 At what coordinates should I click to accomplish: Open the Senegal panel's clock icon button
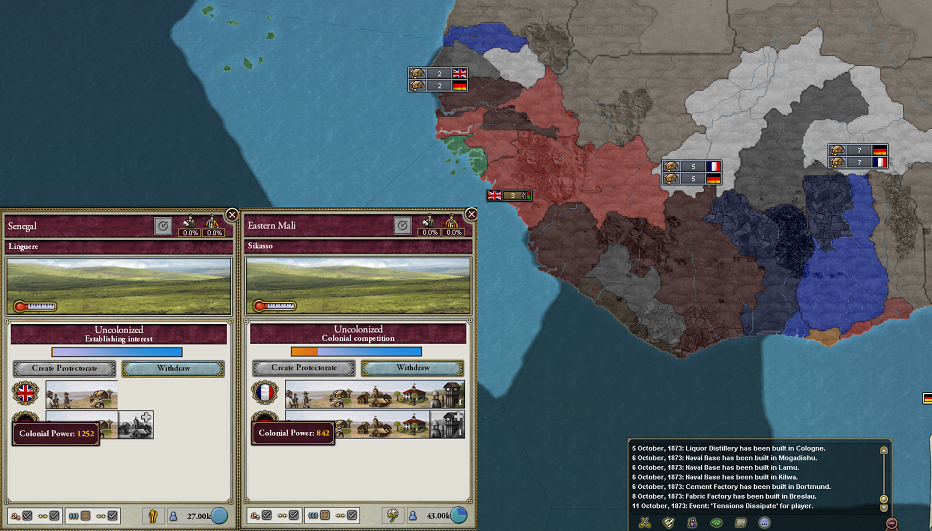pyautogui.click(x=163, y=227)
